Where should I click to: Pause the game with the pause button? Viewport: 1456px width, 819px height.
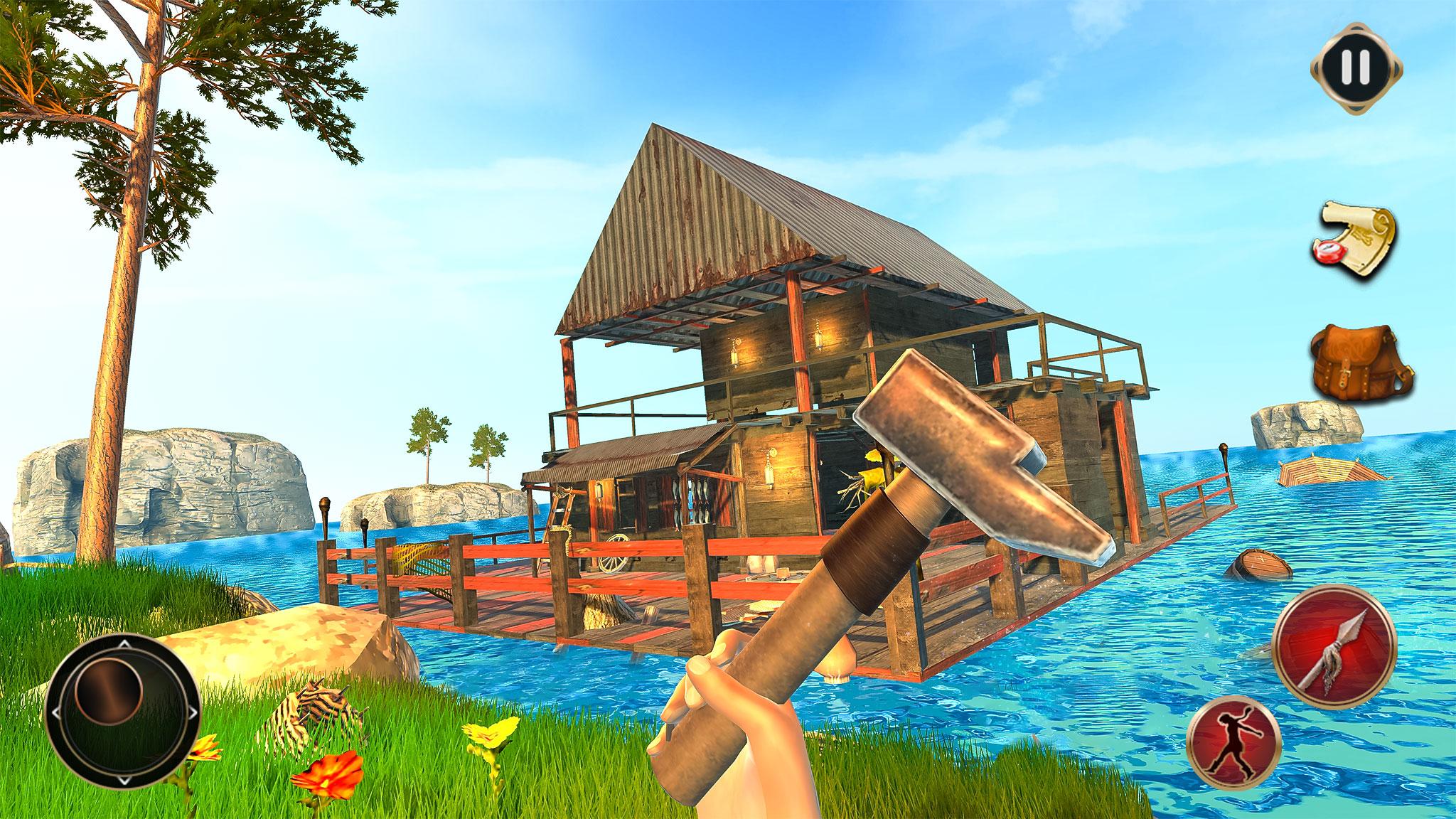pyautogui.click(x=1356, y=69)
